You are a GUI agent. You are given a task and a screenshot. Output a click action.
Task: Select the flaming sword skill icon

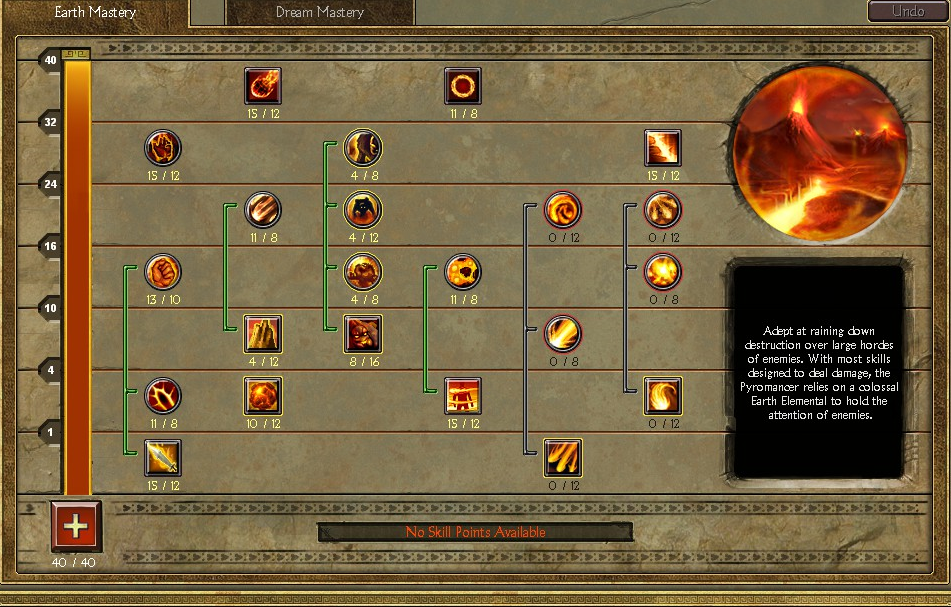[163, 457]
